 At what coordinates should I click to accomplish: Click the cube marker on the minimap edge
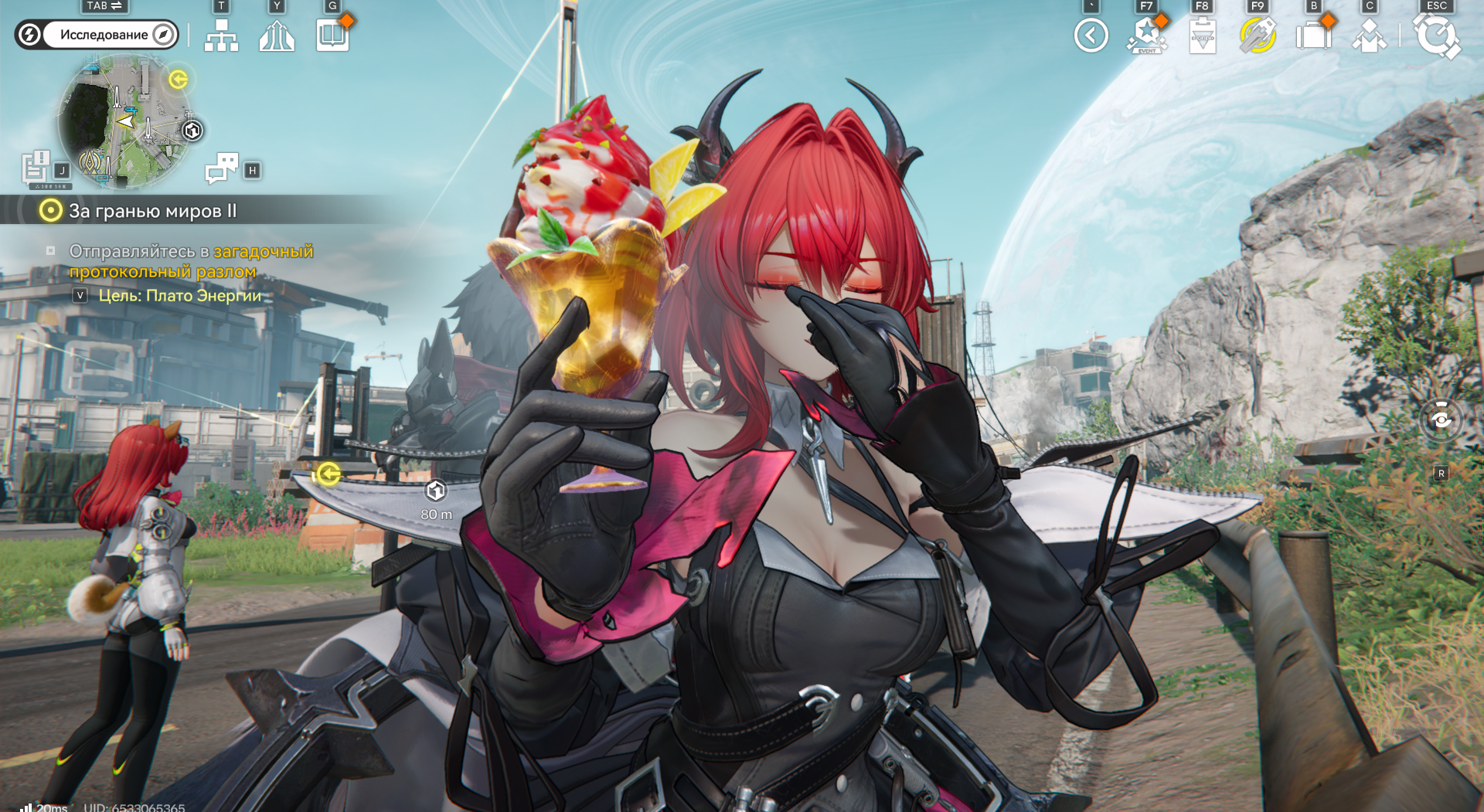(192, 131)
